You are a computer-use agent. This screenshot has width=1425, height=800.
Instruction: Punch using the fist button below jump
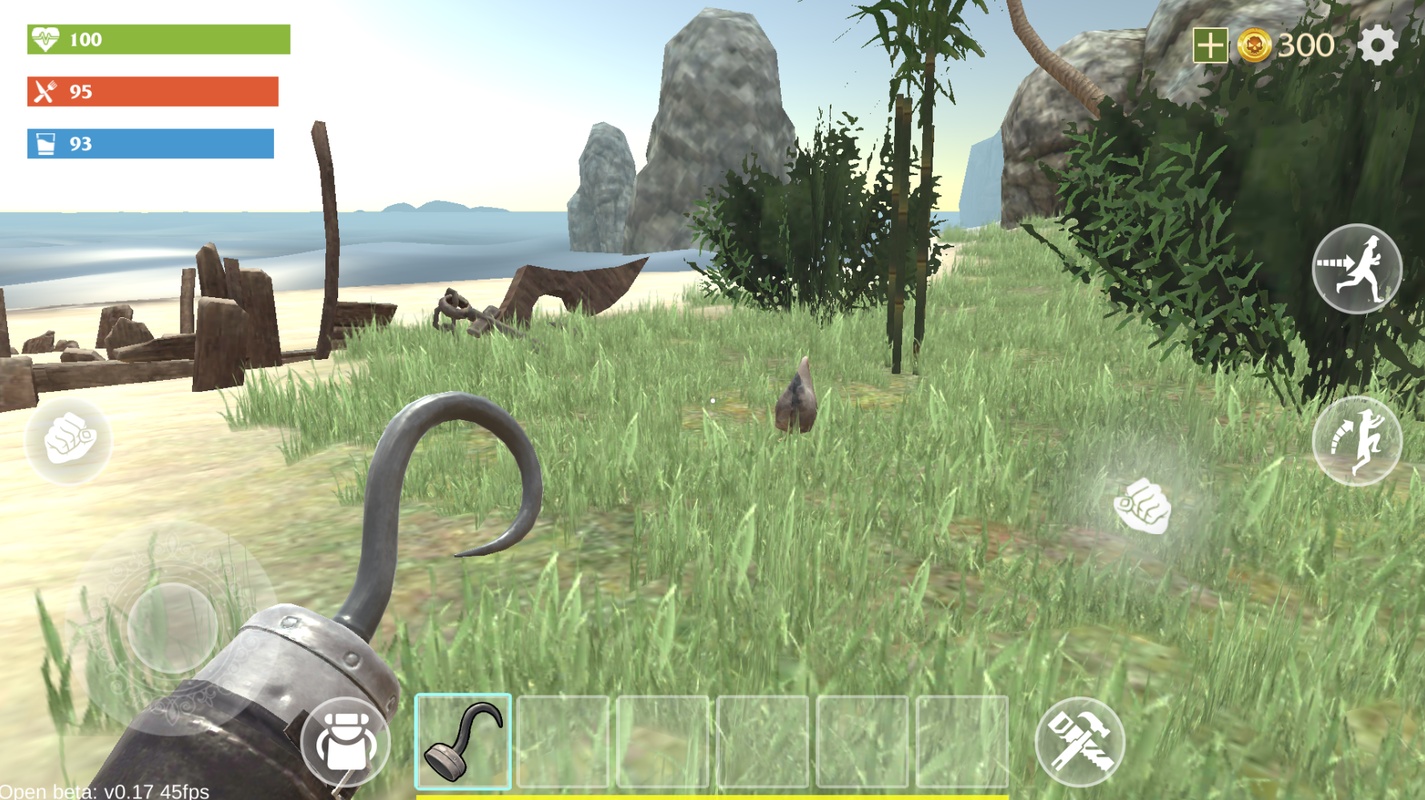point(1142,505)
